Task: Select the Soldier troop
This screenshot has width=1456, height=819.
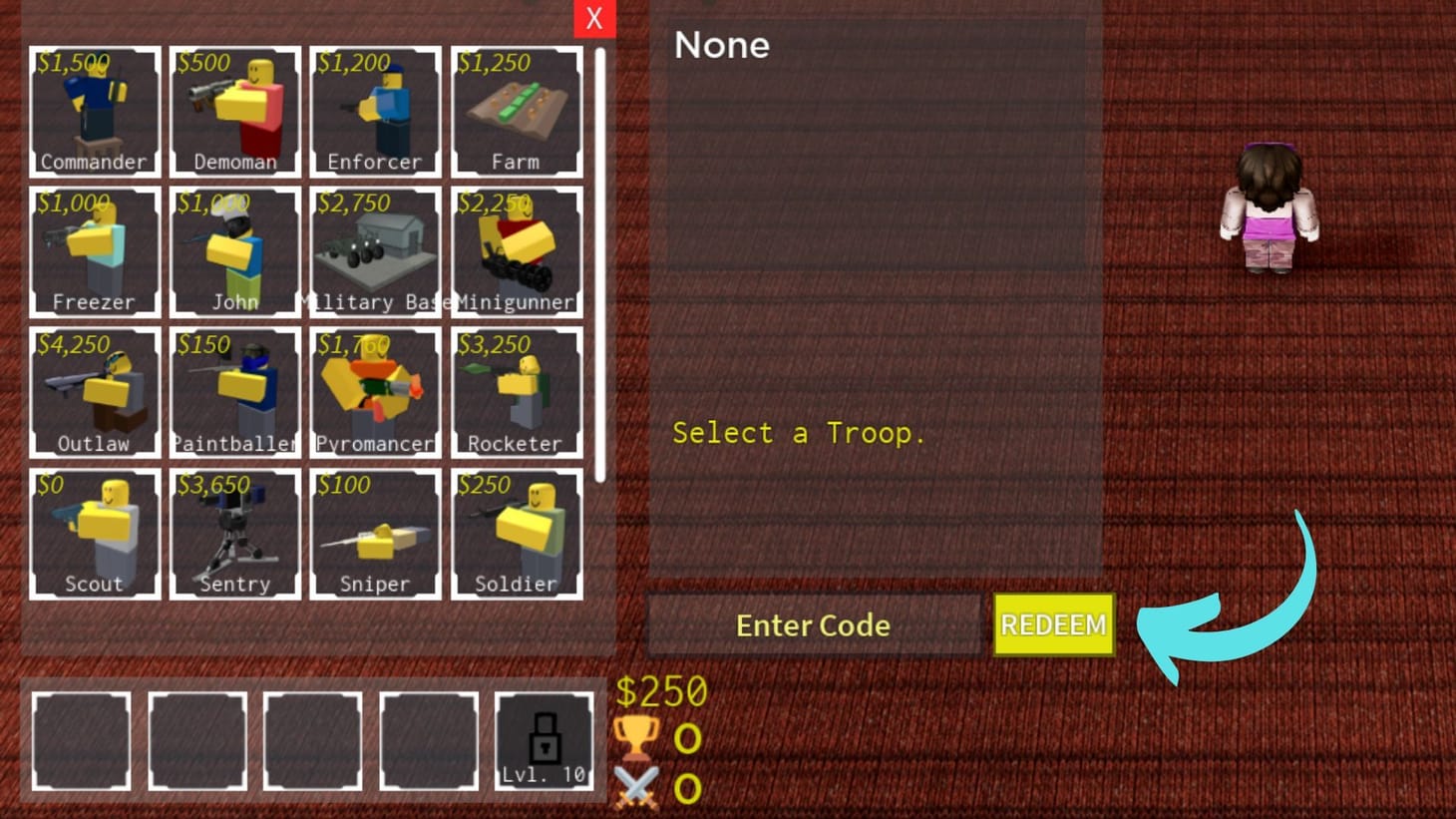Action: tap(517, 534)
